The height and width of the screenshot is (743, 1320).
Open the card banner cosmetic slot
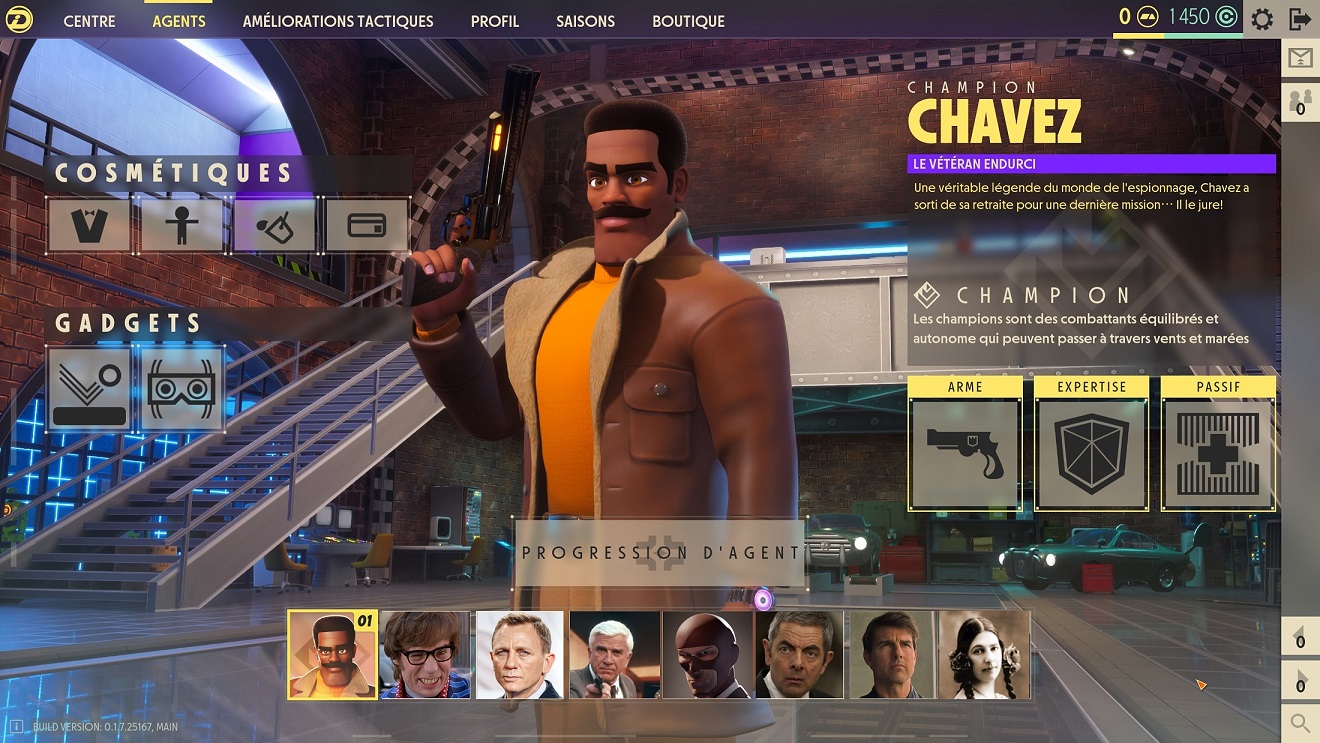click(366, 225)
